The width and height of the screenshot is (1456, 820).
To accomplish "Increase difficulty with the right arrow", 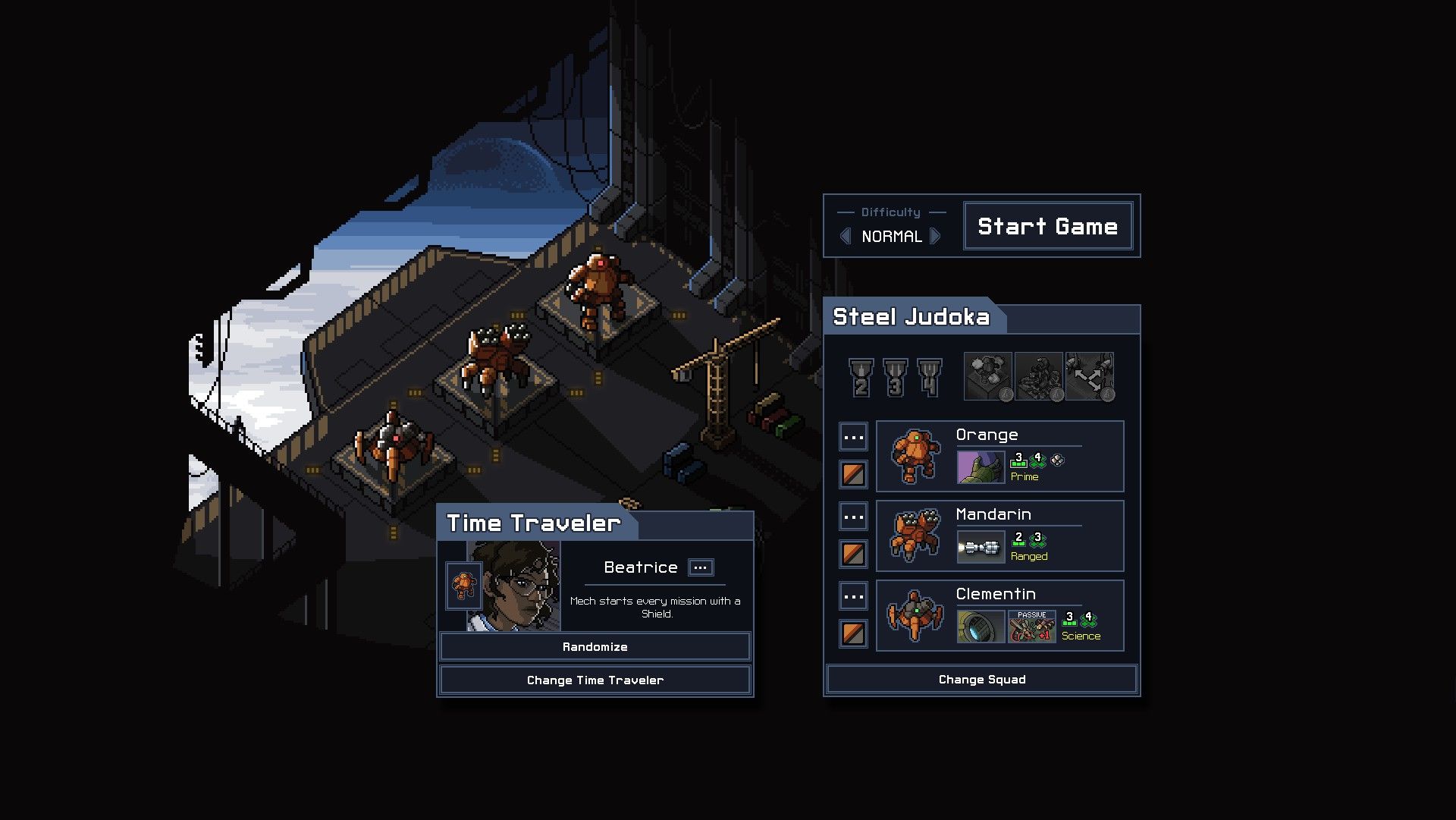I will pyautogui.click(x=936, y=237).
